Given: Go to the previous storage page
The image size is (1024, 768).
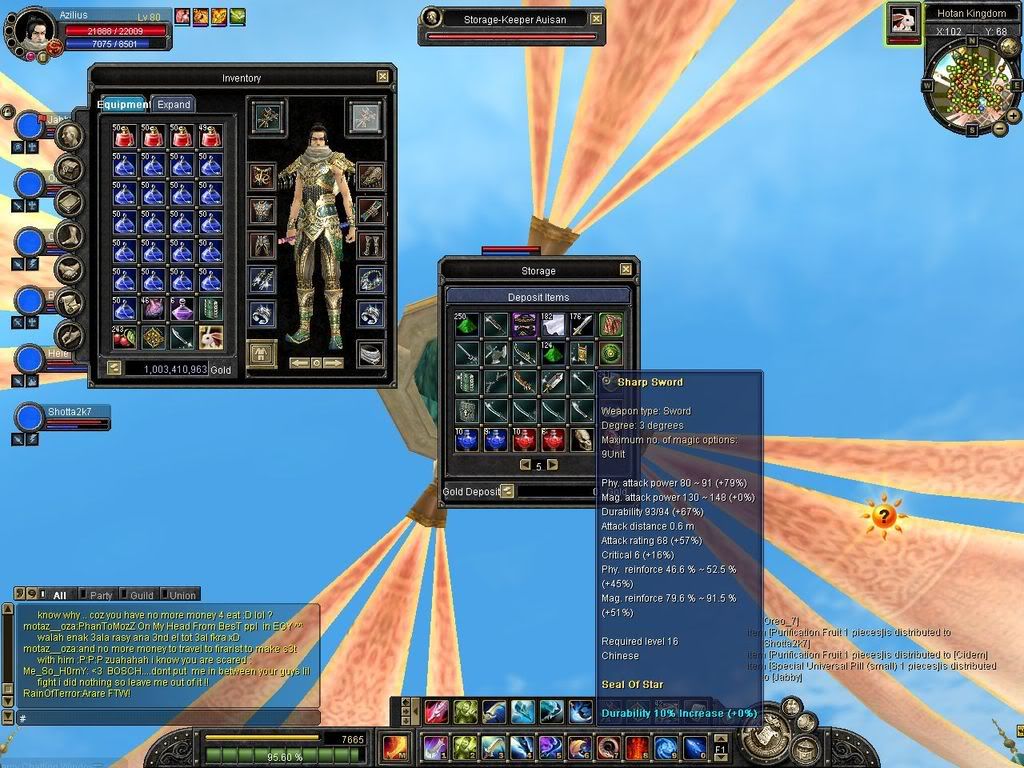Looking at the screenshot, I should pyautogui.click(x=524, y=465).
